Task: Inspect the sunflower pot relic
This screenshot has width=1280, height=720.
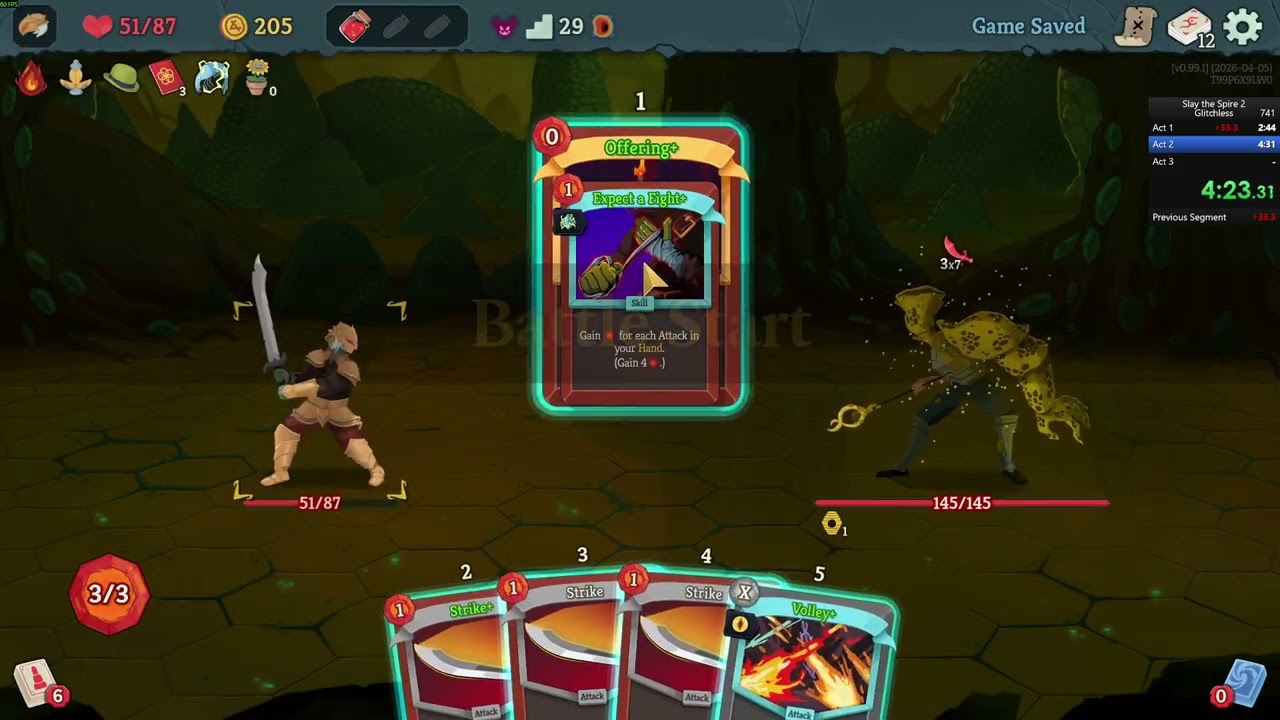Action: (x=257, y=77)
